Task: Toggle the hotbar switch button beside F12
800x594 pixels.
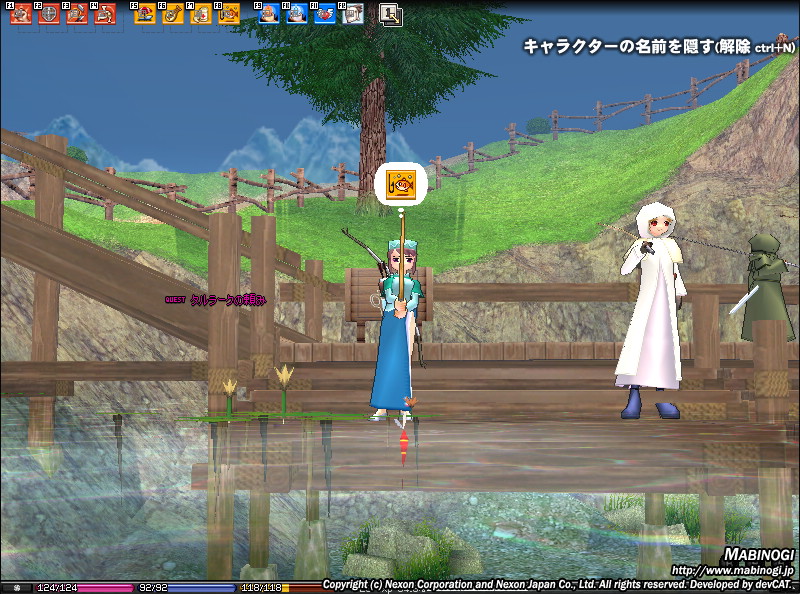Action: point(390,14)
